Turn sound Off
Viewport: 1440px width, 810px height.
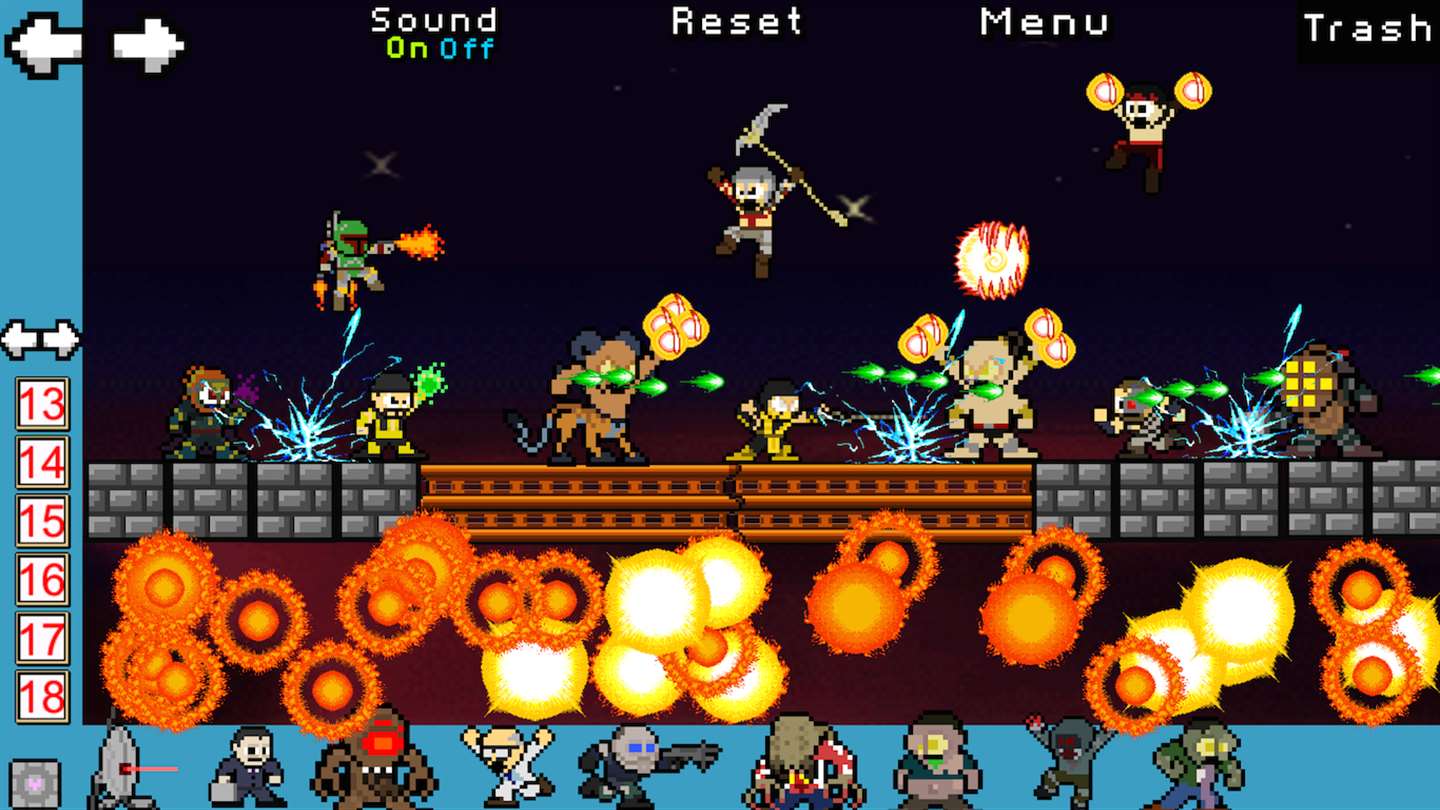[x=467, y=48]
